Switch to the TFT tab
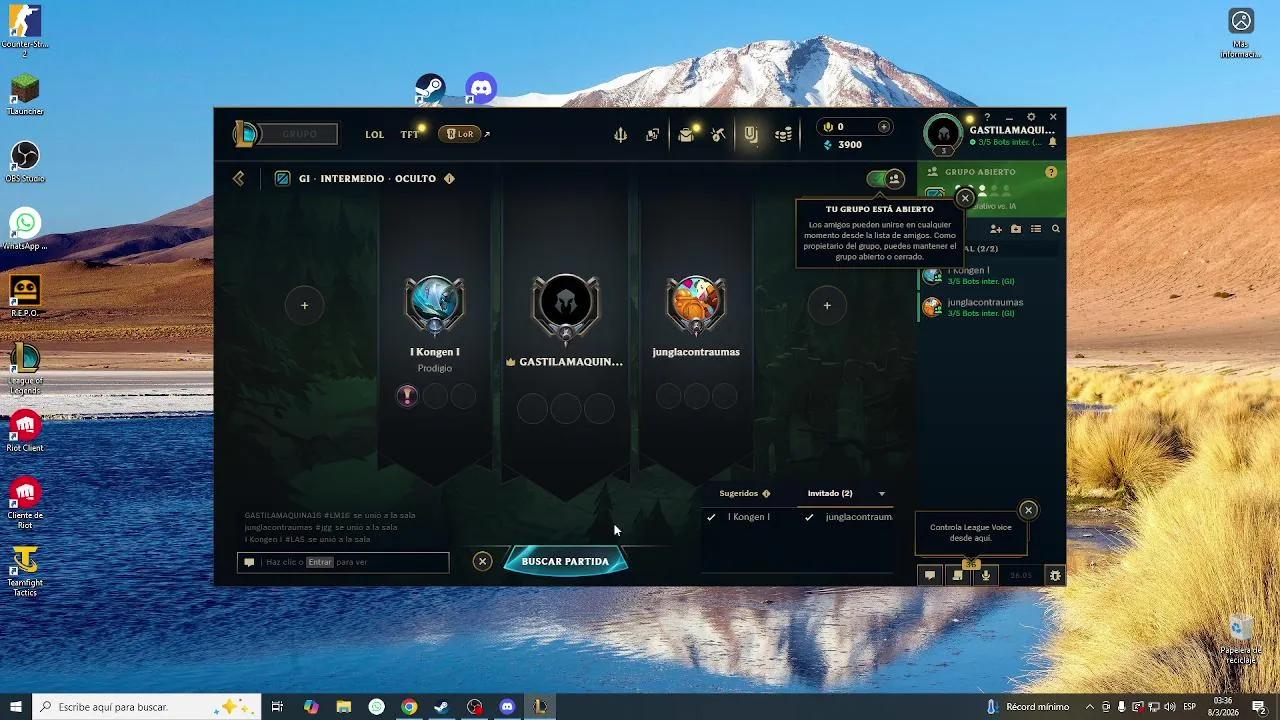Image resolution: width=1280 pixels, height=720 pixels. coord(409,134)
